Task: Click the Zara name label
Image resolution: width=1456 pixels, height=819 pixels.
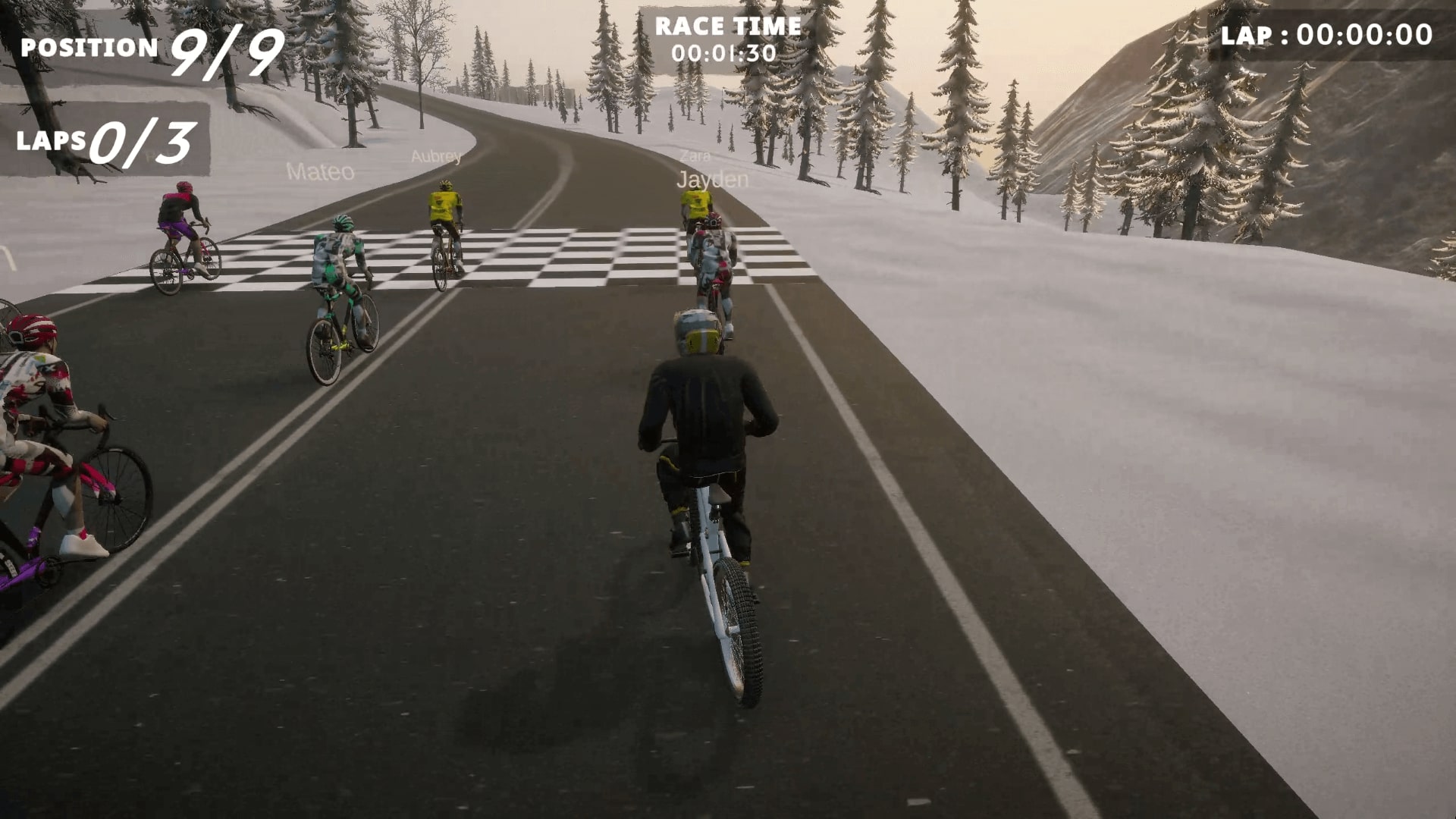Action: tap(695, 157)
